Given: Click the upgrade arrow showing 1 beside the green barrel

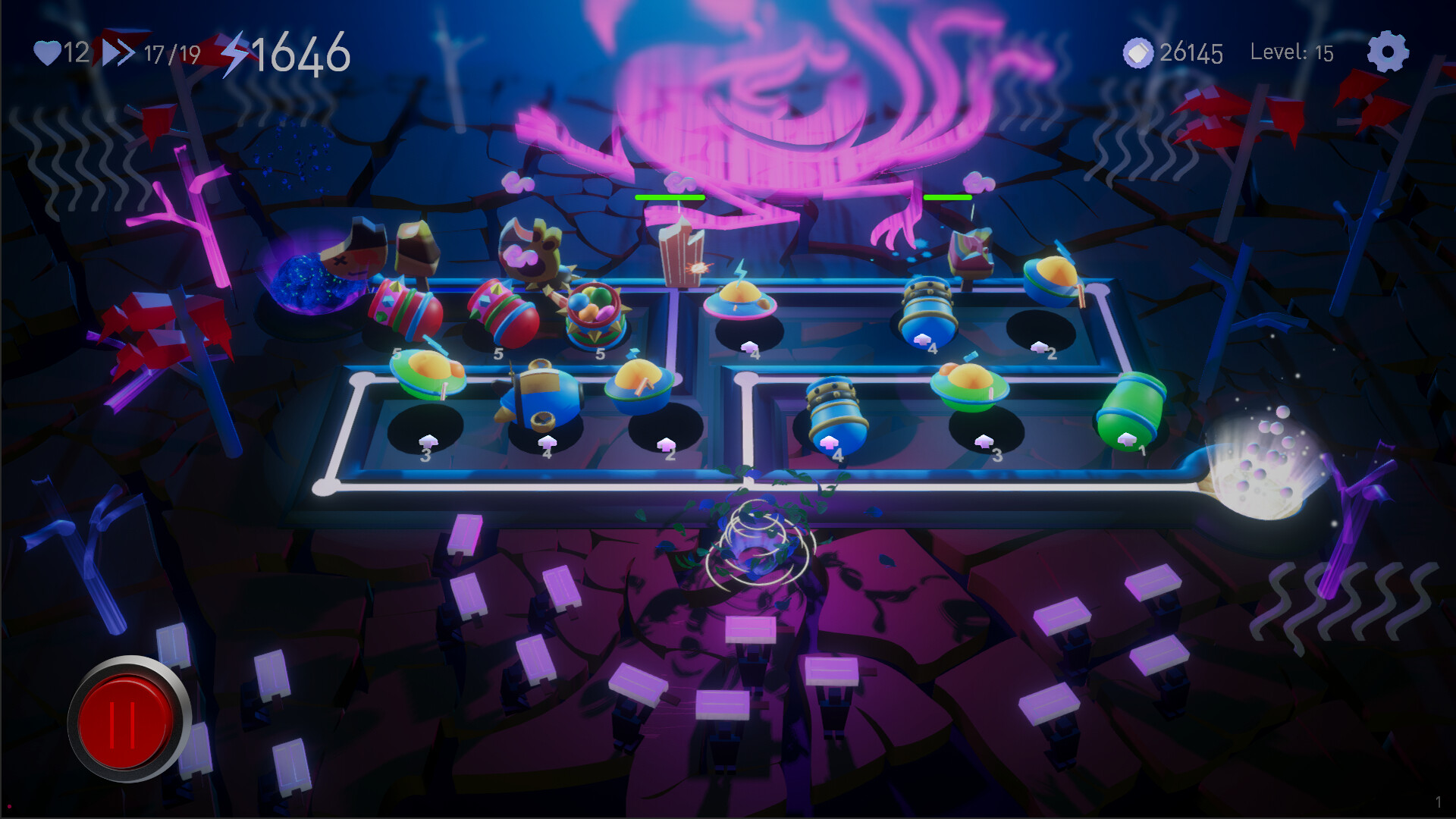Looking at the screenshot, I should [x=1125, y=439].
